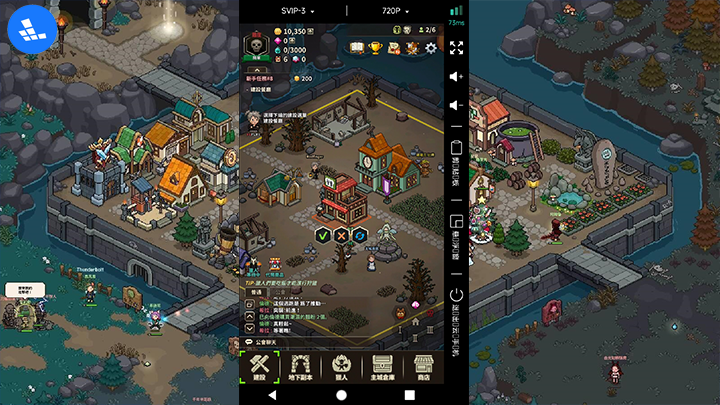This screenshot has width=720, height=405.
Task: Cancel building placement with the orange X
Action: coord(341,235)
